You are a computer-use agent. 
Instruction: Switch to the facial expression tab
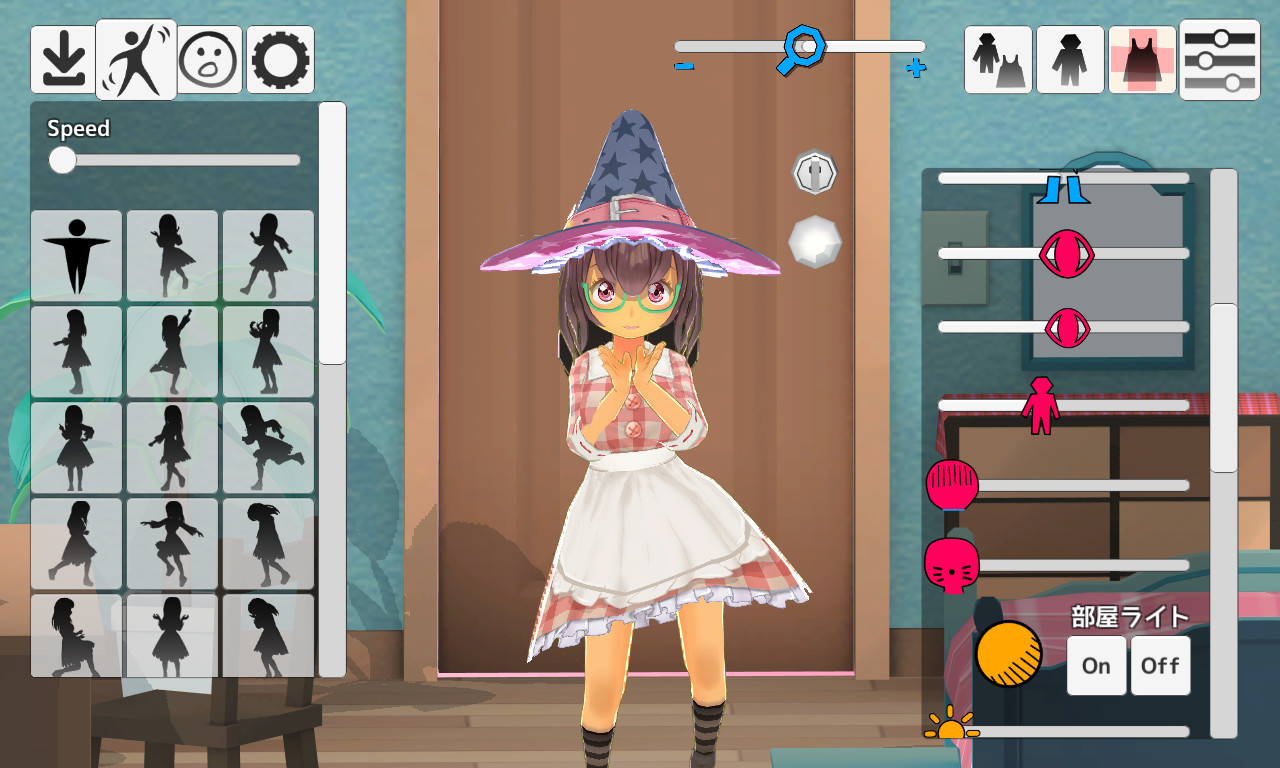207,58
